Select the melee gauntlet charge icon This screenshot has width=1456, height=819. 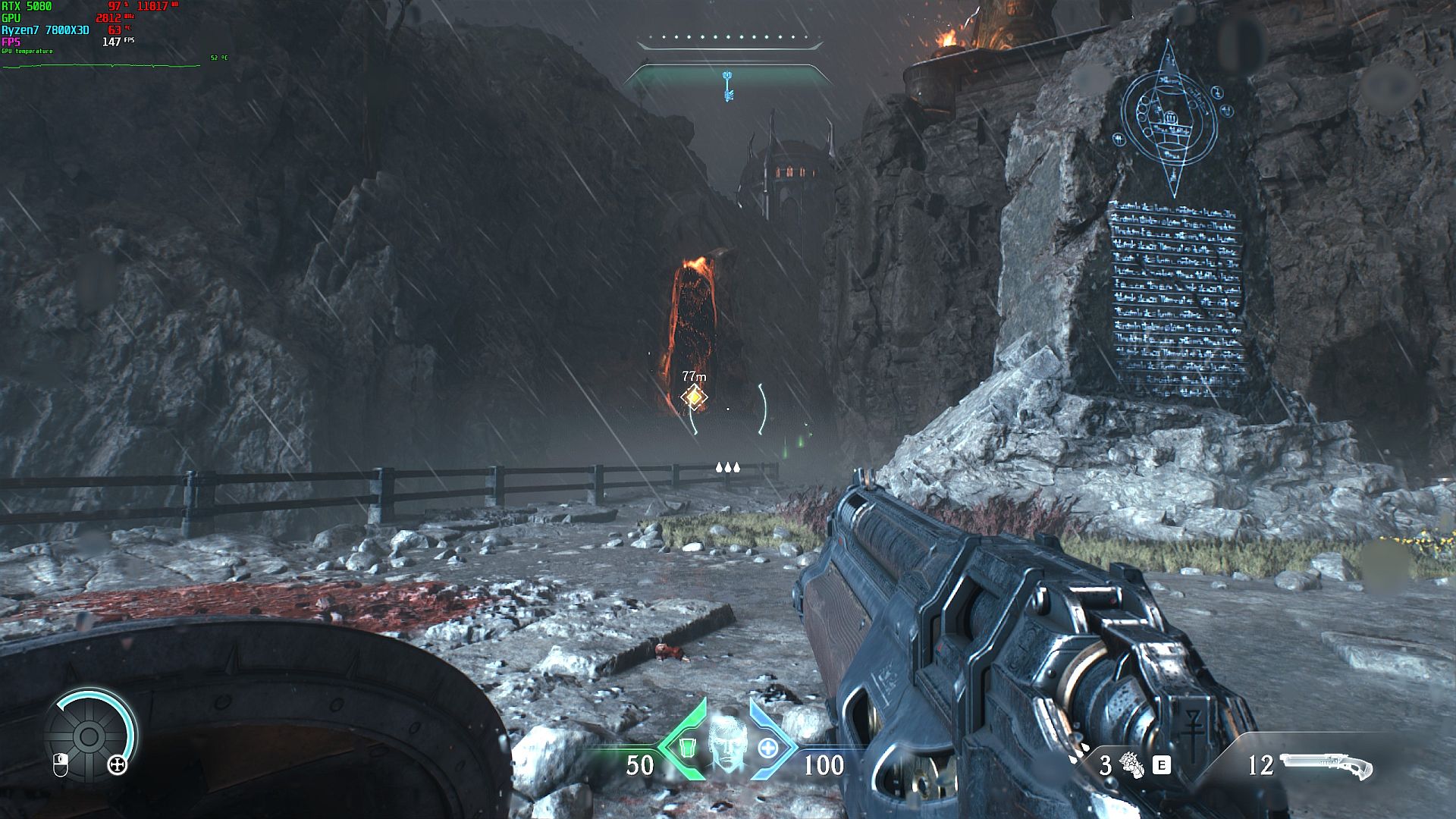tap(1132, 765)
